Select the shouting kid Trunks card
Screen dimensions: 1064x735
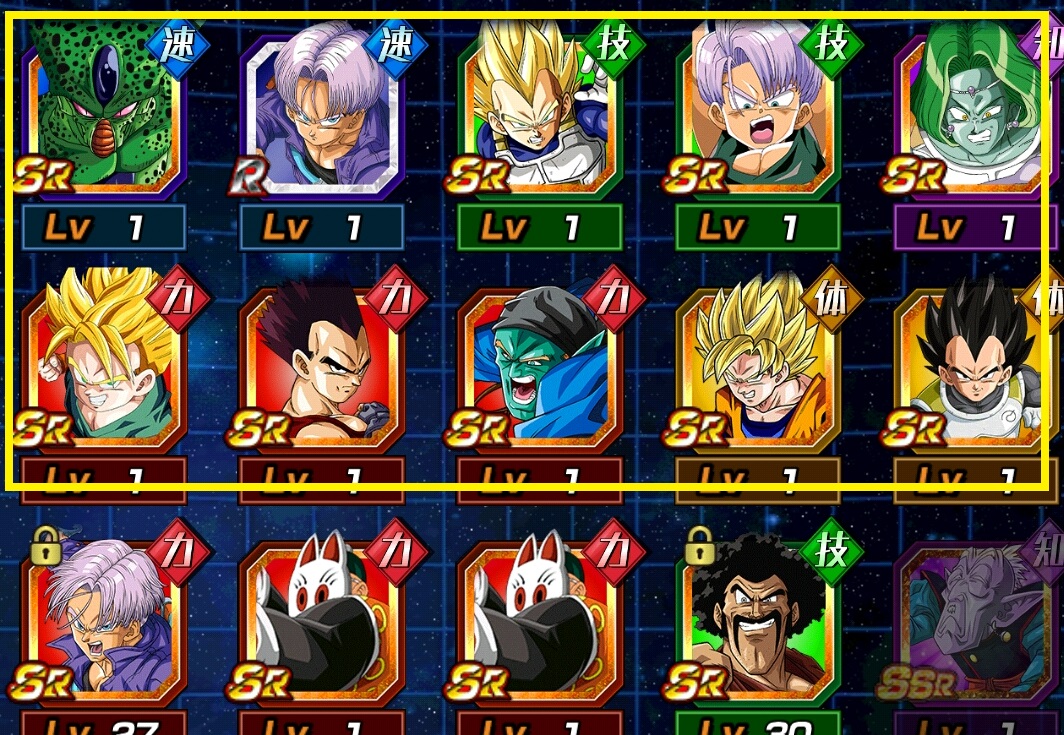758,110
